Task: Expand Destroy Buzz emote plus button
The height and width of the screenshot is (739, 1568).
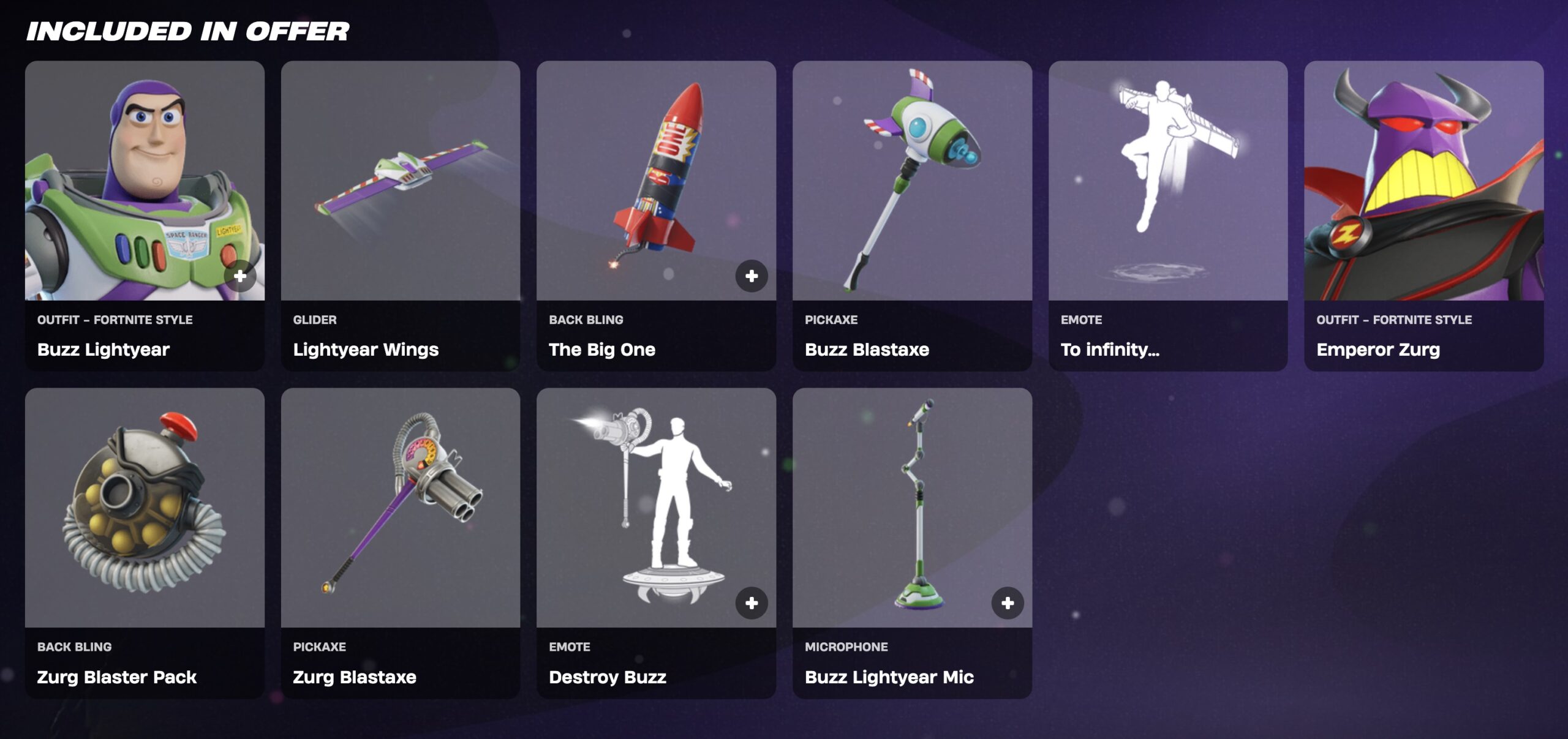Action: point(752,603)
